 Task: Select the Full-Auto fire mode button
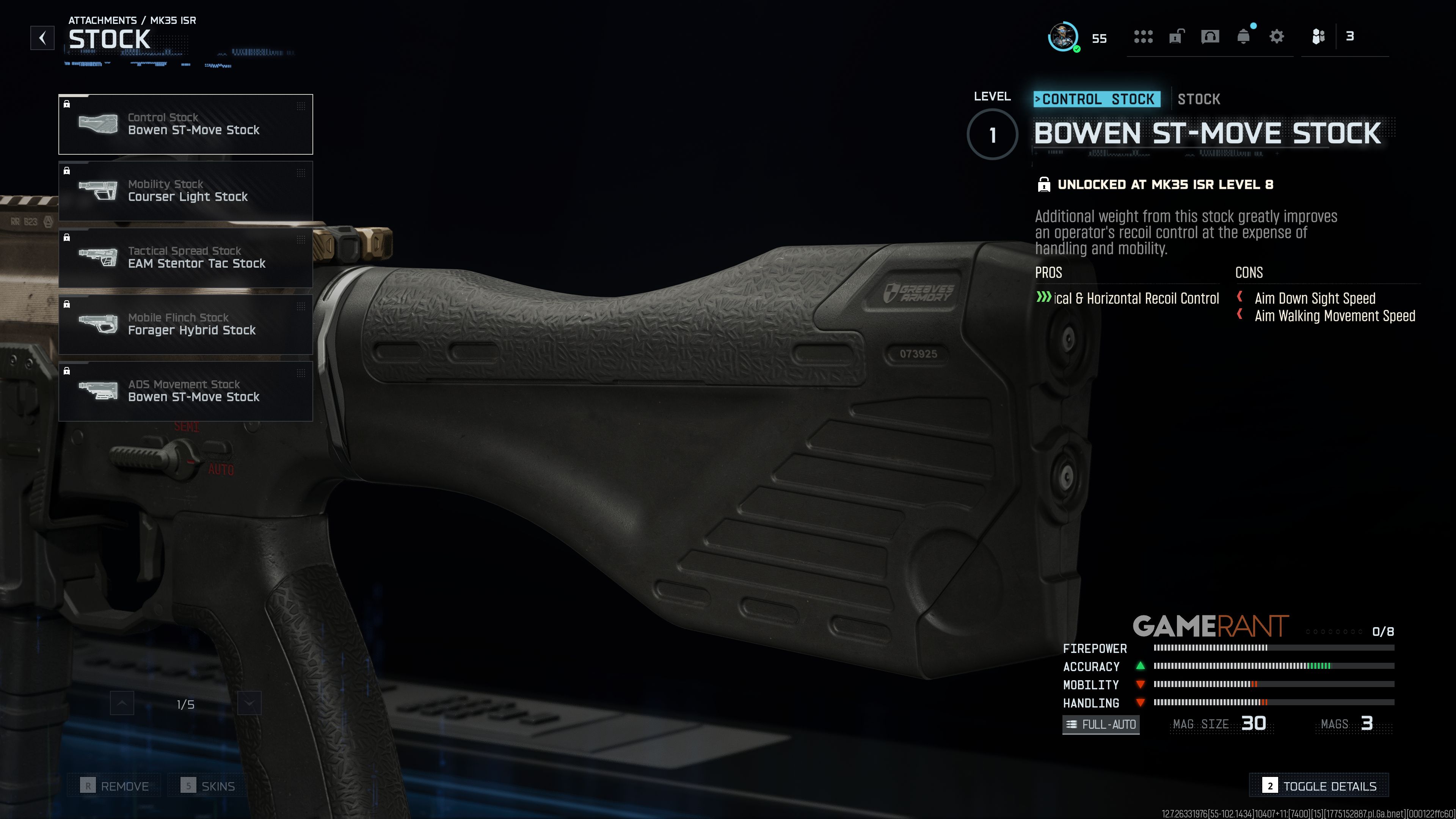coord(1101,724)
